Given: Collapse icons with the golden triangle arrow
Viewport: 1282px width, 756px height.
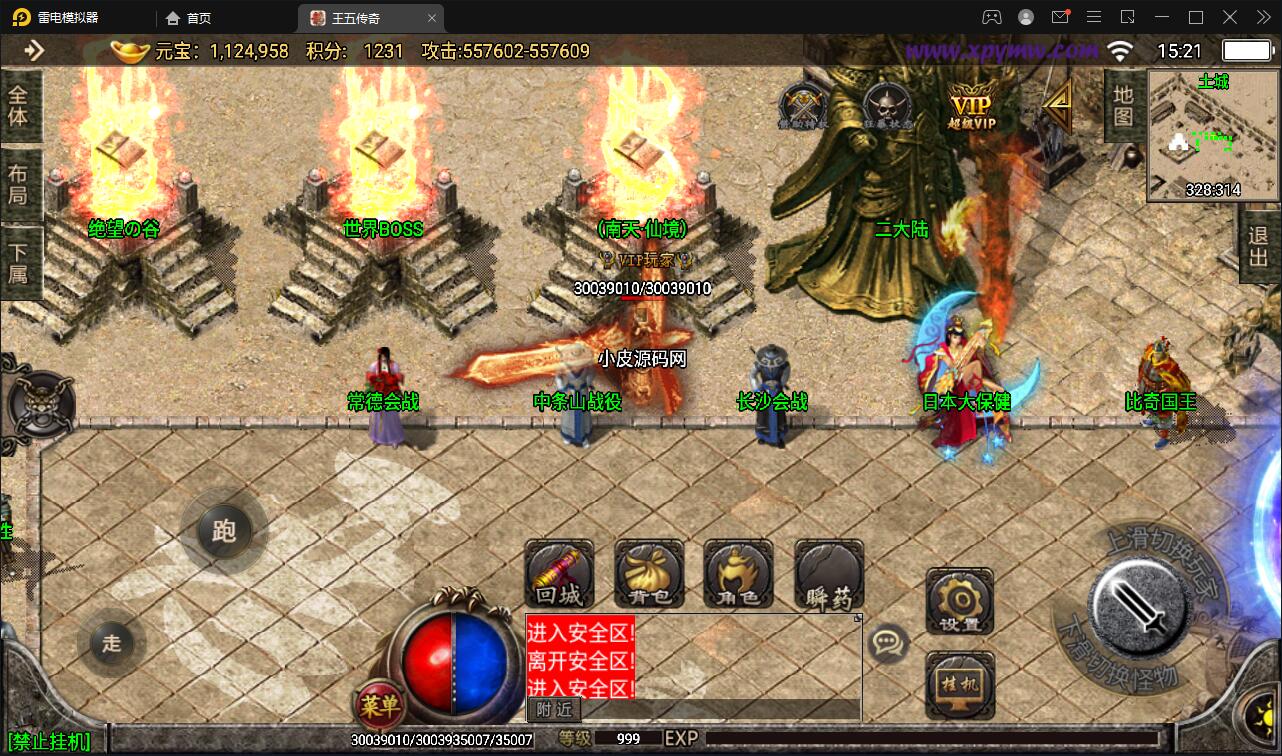Looking at the screenshot, I should point(1058,100).
